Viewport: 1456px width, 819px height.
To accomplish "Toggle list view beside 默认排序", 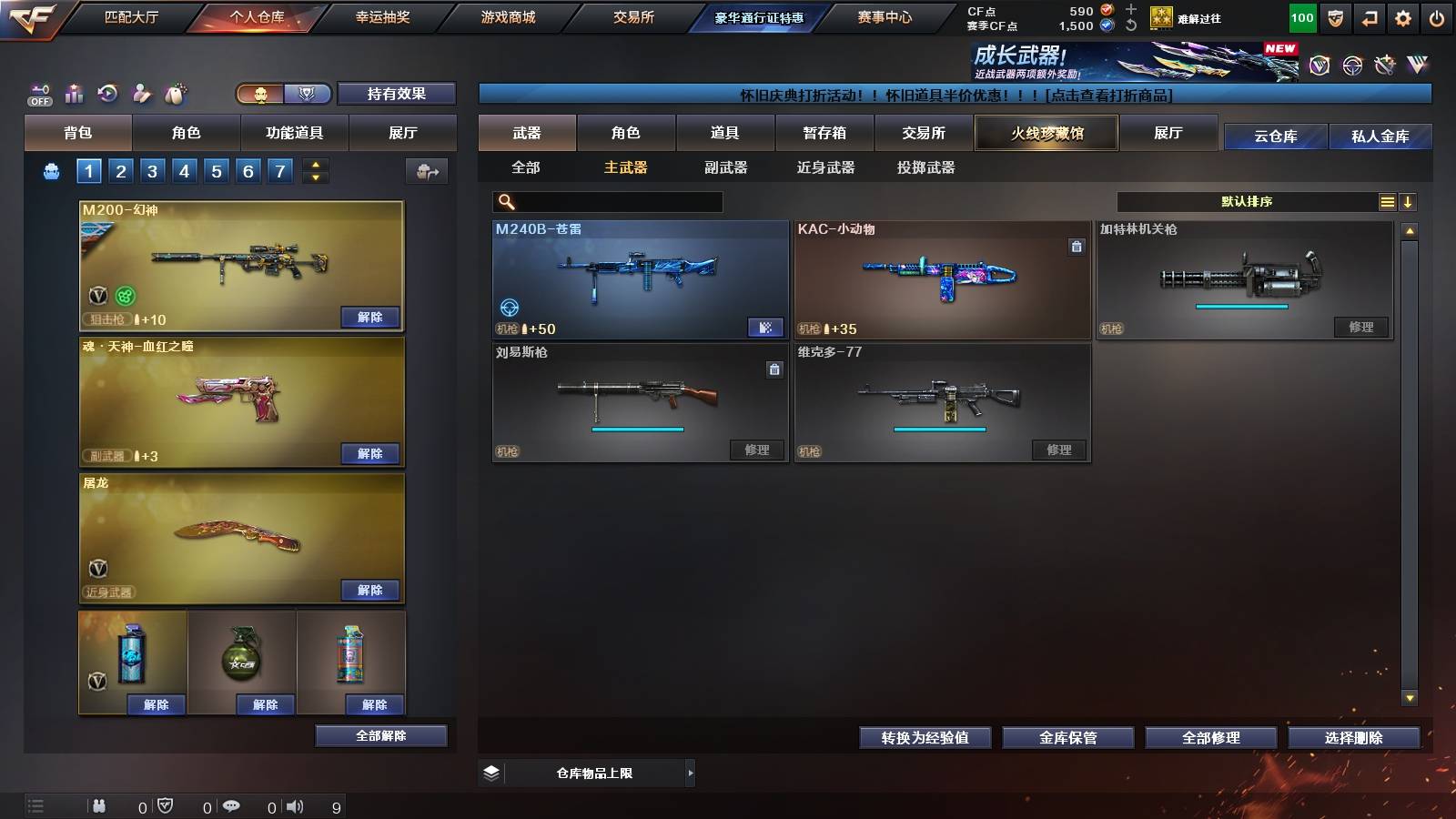I will click(x=1386, y=201).
